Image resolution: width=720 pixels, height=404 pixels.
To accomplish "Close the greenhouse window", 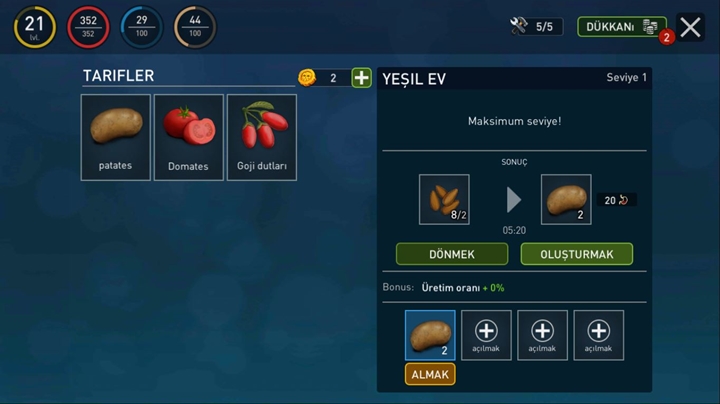I will [690, 27].
